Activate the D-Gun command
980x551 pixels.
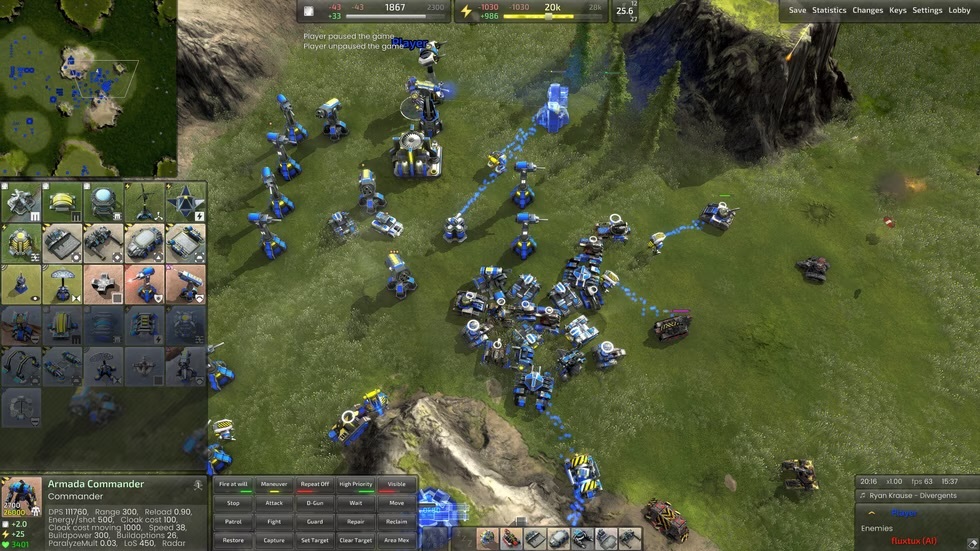[x=315, y=503]
